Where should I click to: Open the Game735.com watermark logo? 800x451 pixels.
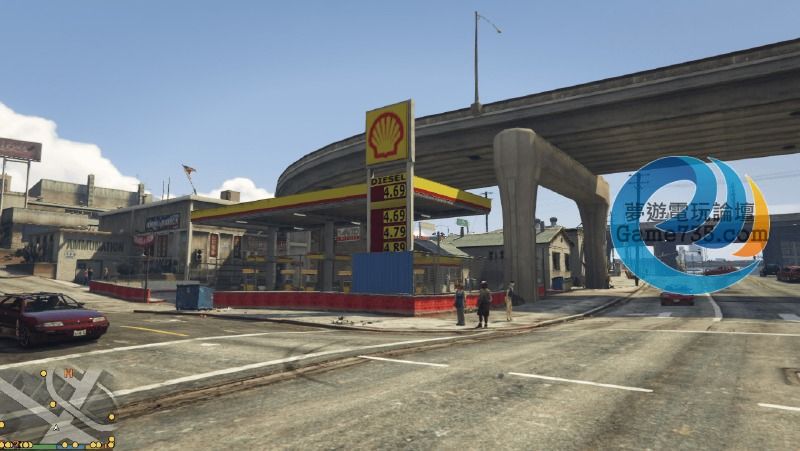point(689,226)
